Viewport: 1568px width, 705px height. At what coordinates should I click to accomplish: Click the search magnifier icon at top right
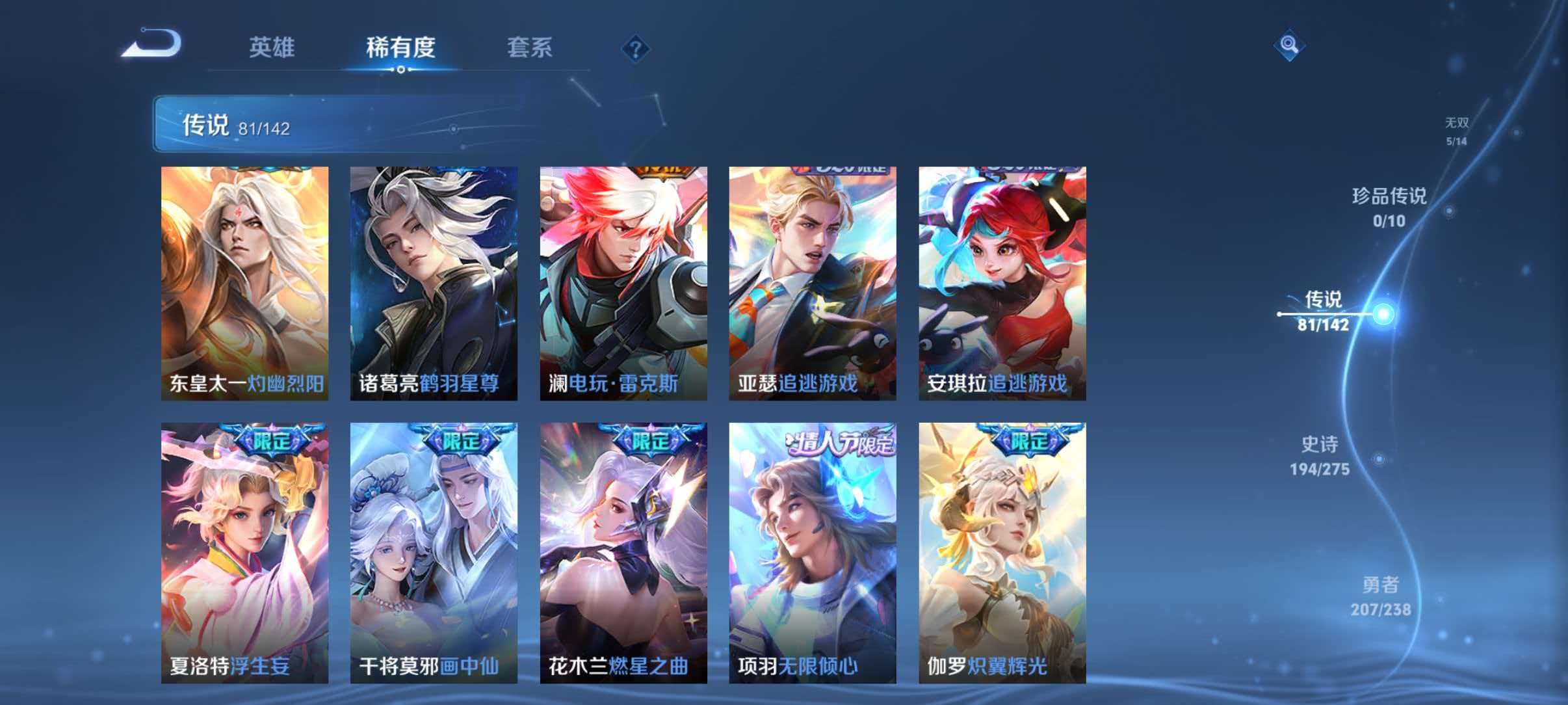point(1290,46)
